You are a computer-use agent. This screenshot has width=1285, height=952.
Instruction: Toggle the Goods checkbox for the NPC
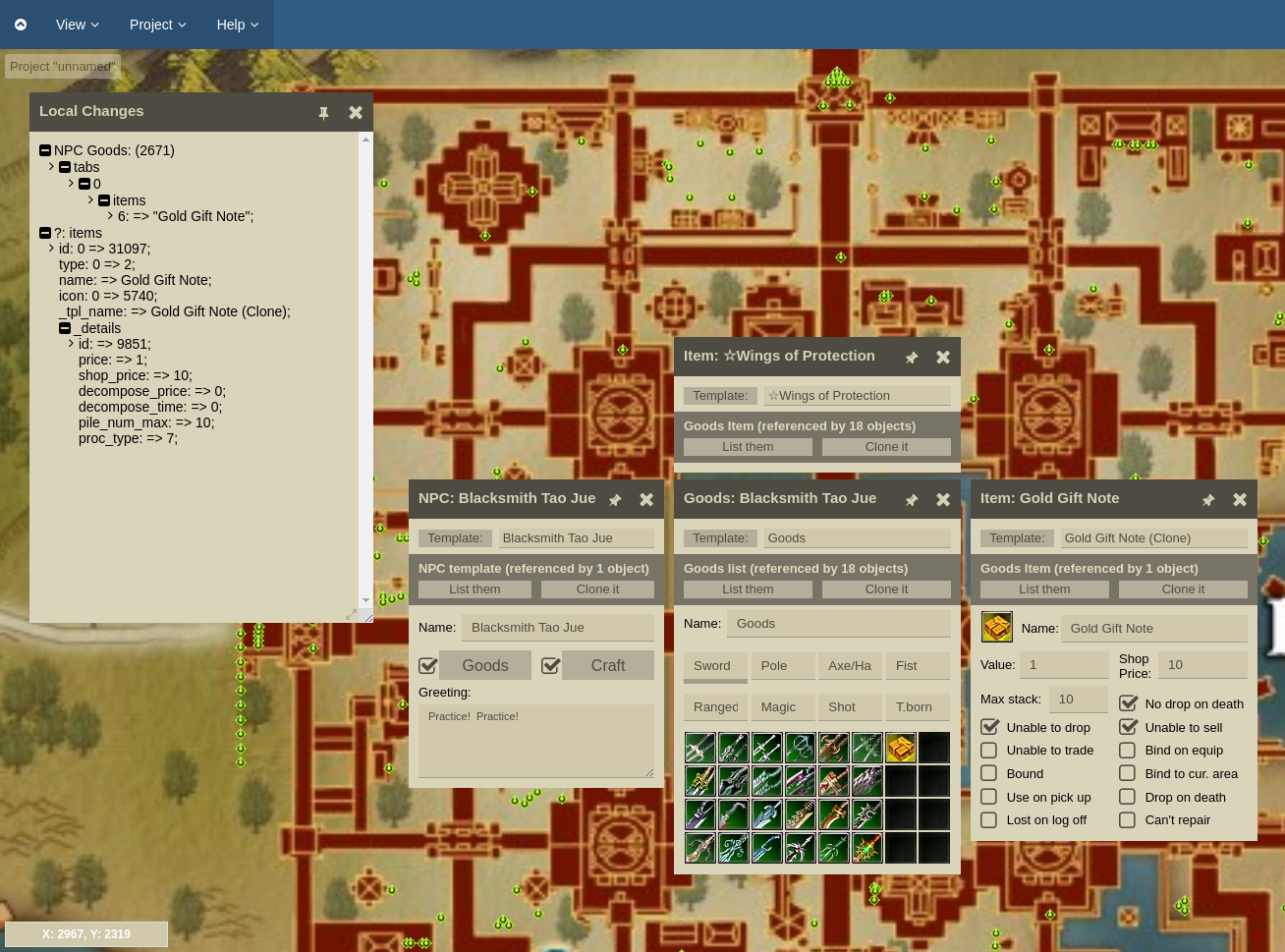[x=428, y=666]
